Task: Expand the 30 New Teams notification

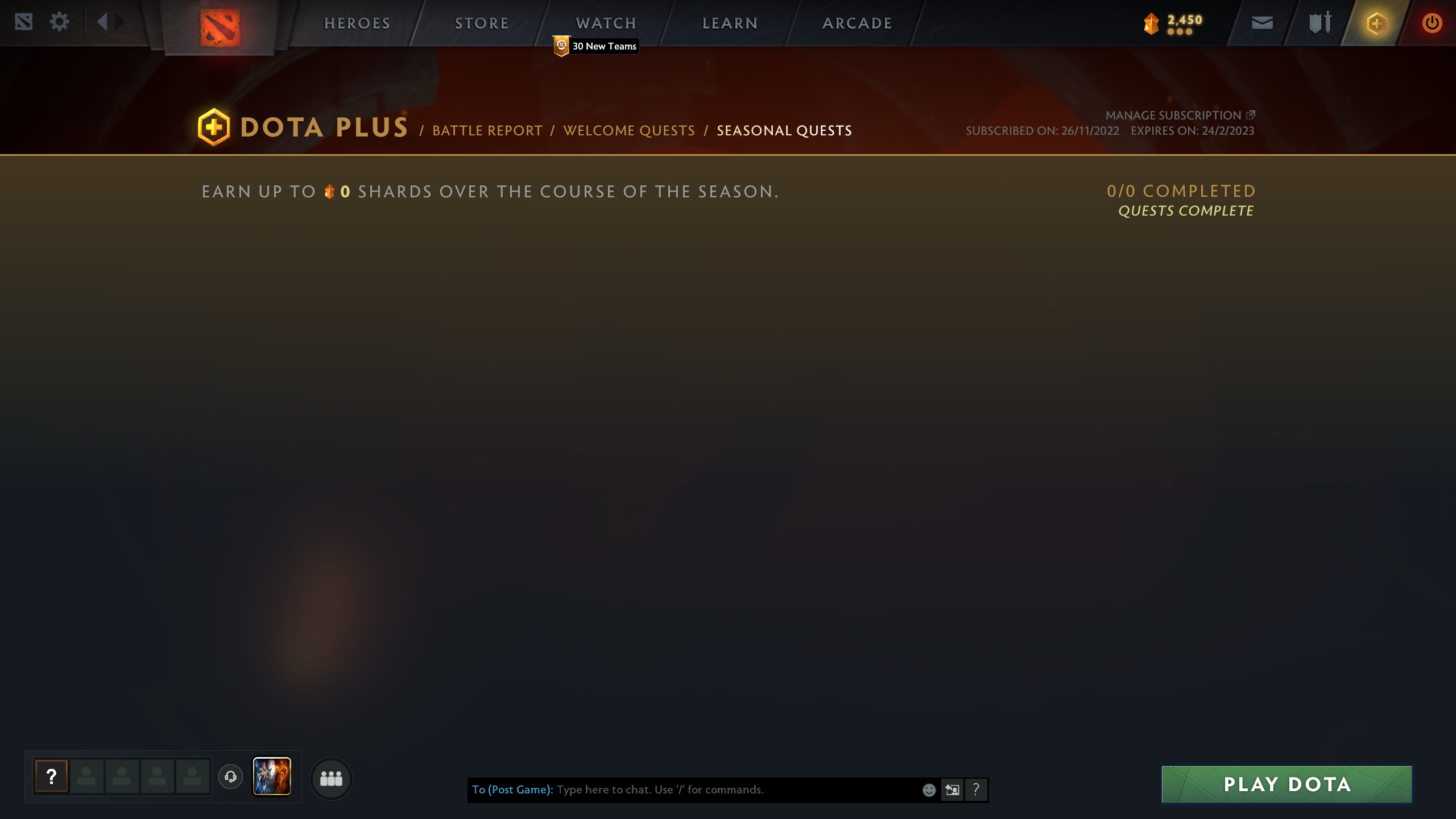Action: [595, 47]
